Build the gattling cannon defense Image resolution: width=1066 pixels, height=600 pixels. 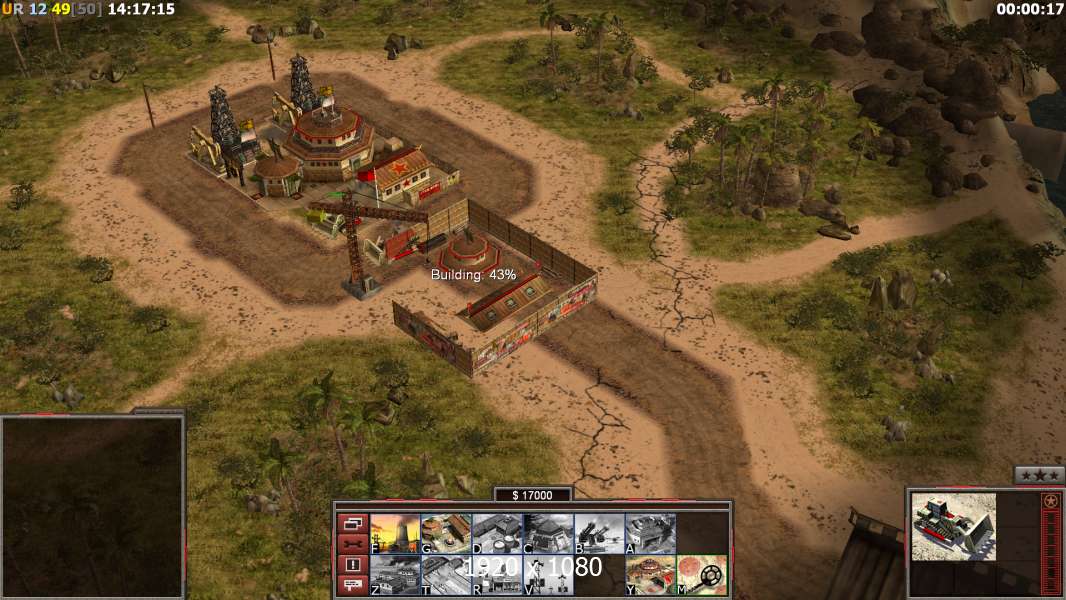(599, 533)
